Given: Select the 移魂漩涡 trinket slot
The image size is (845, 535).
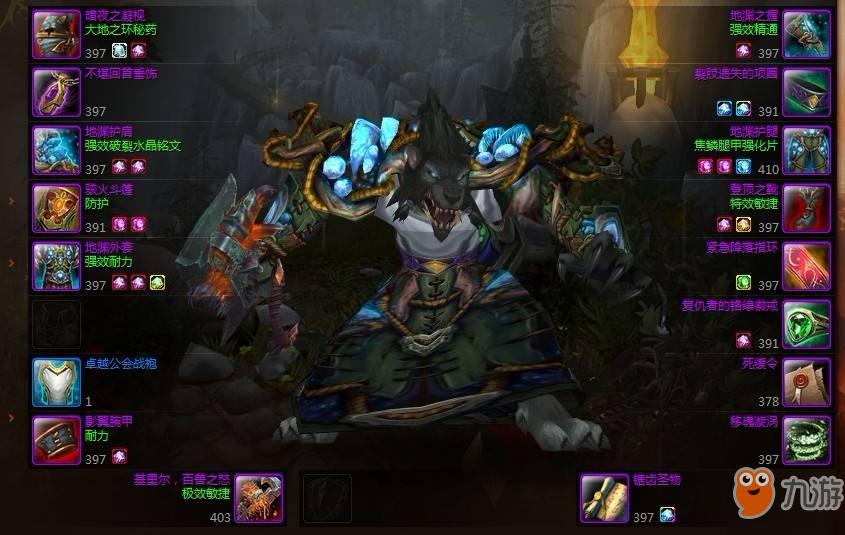Looking at the screenshot, I should point(806,440).
